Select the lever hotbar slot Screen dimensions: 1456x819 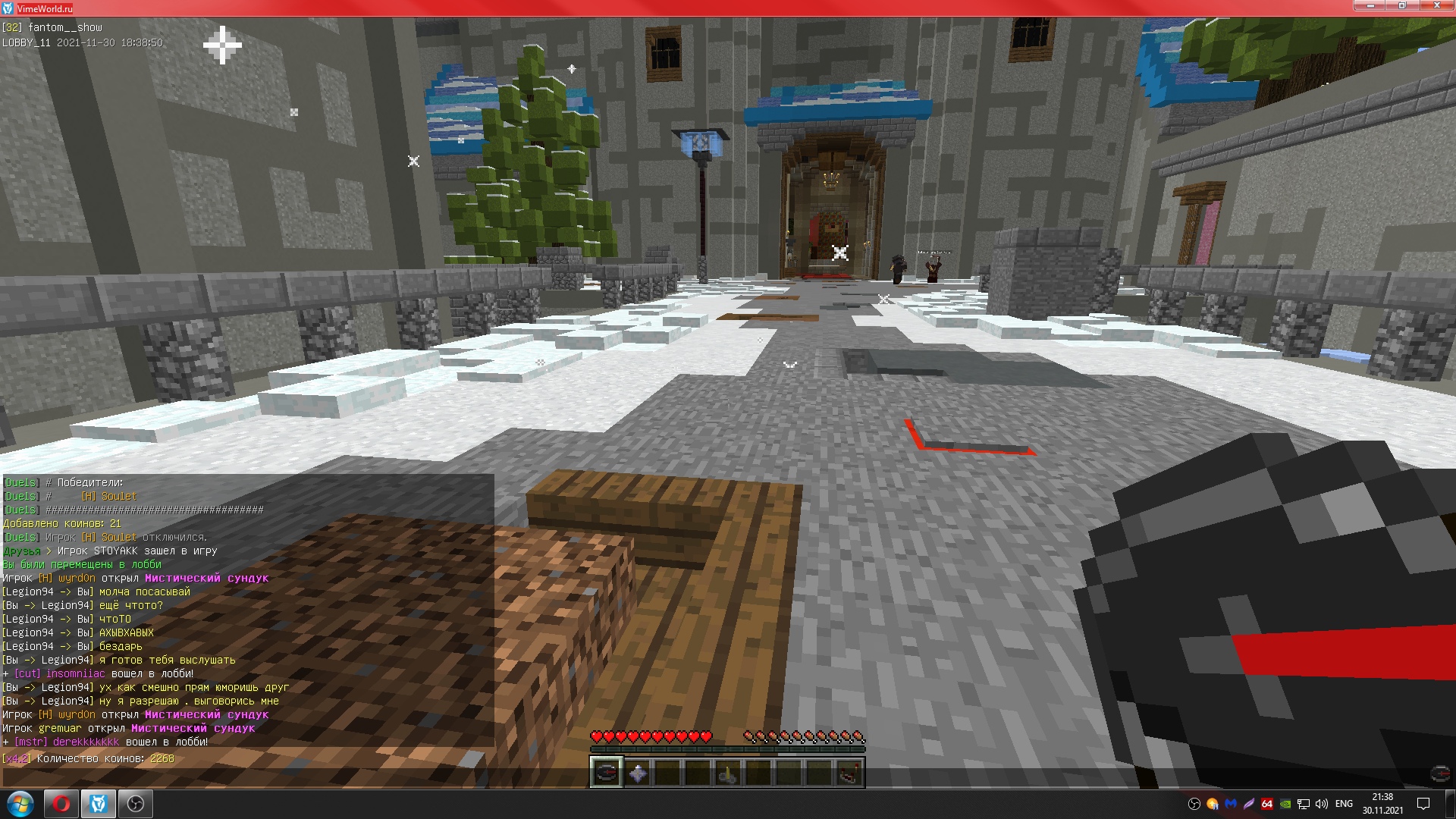[x=728, y=773]
